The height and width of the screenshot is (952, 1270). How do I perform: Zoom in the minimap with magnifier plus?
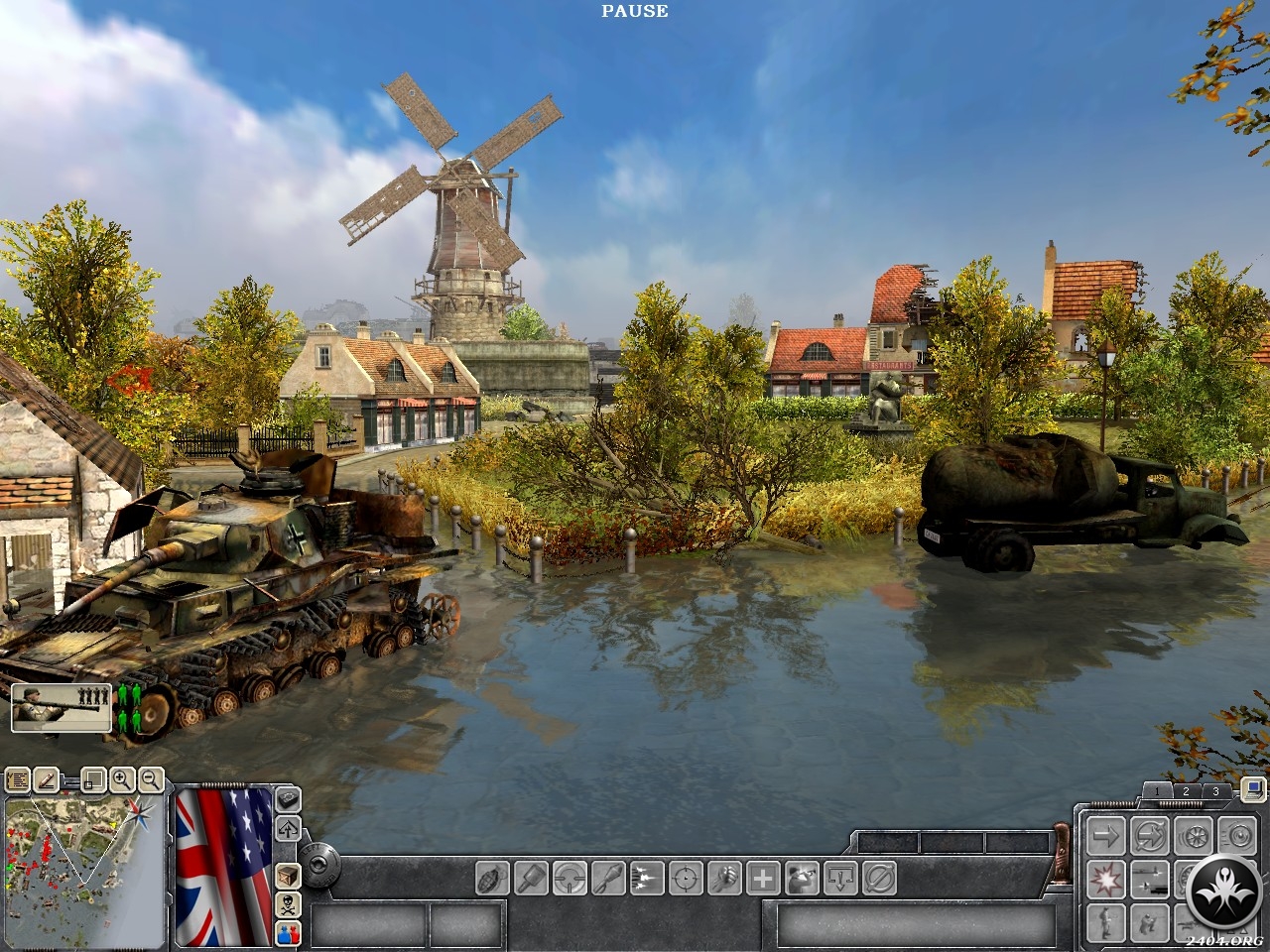[x=121, y=780]
